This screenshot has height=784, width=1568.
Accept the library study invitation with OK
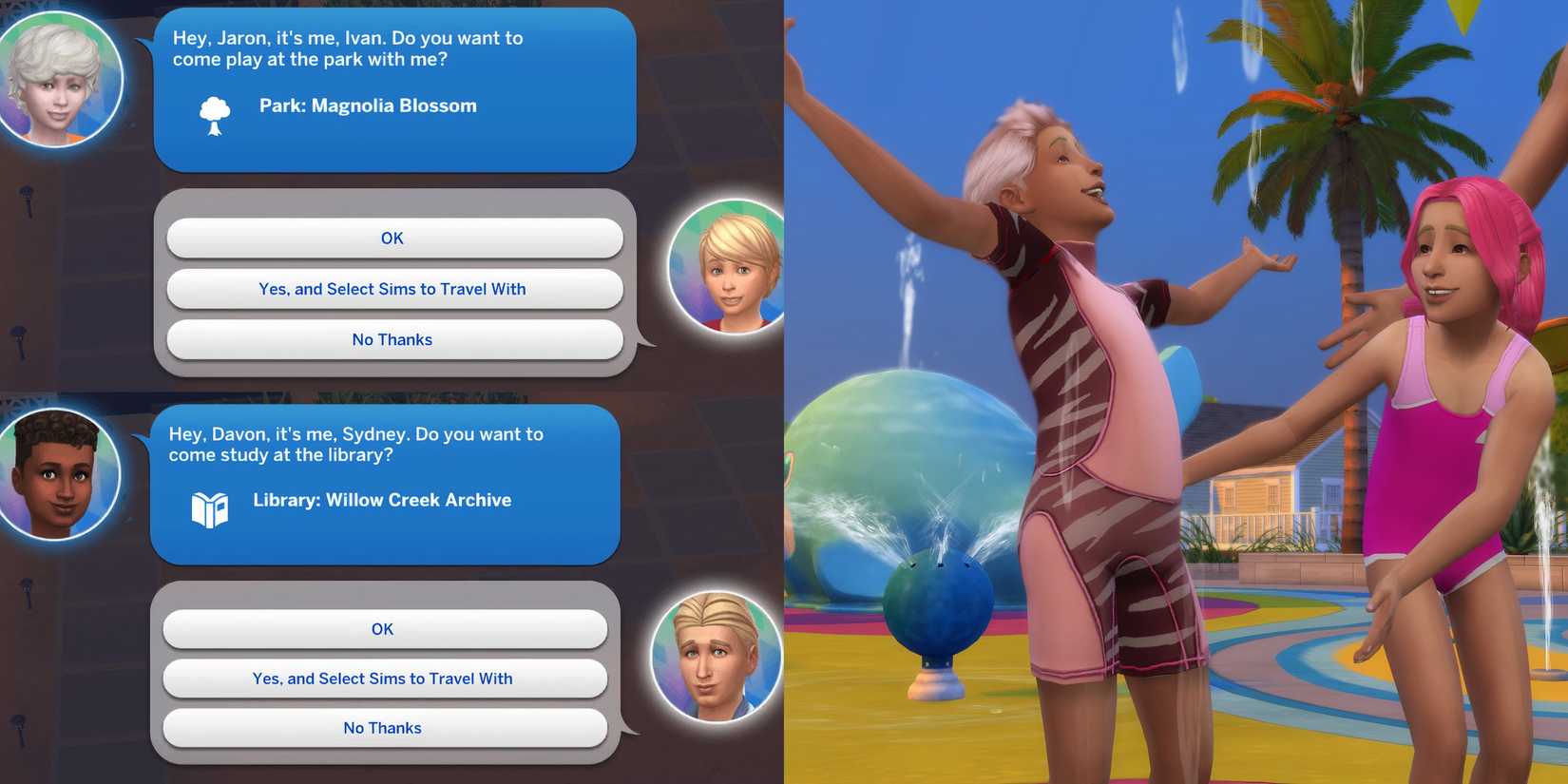(x=383, y=629)
